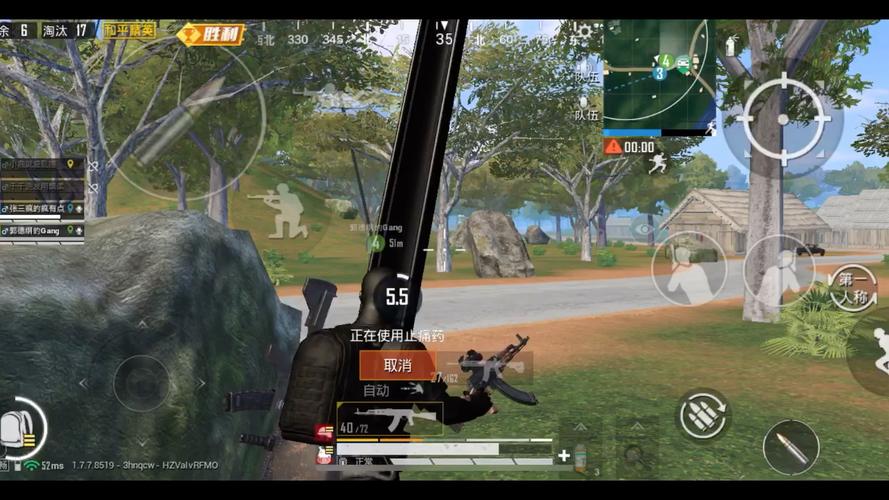Screen dimensions: 889x500
Task: Toggle the team microphone icon
Action: pyautogui.click(x=584, y=108)
